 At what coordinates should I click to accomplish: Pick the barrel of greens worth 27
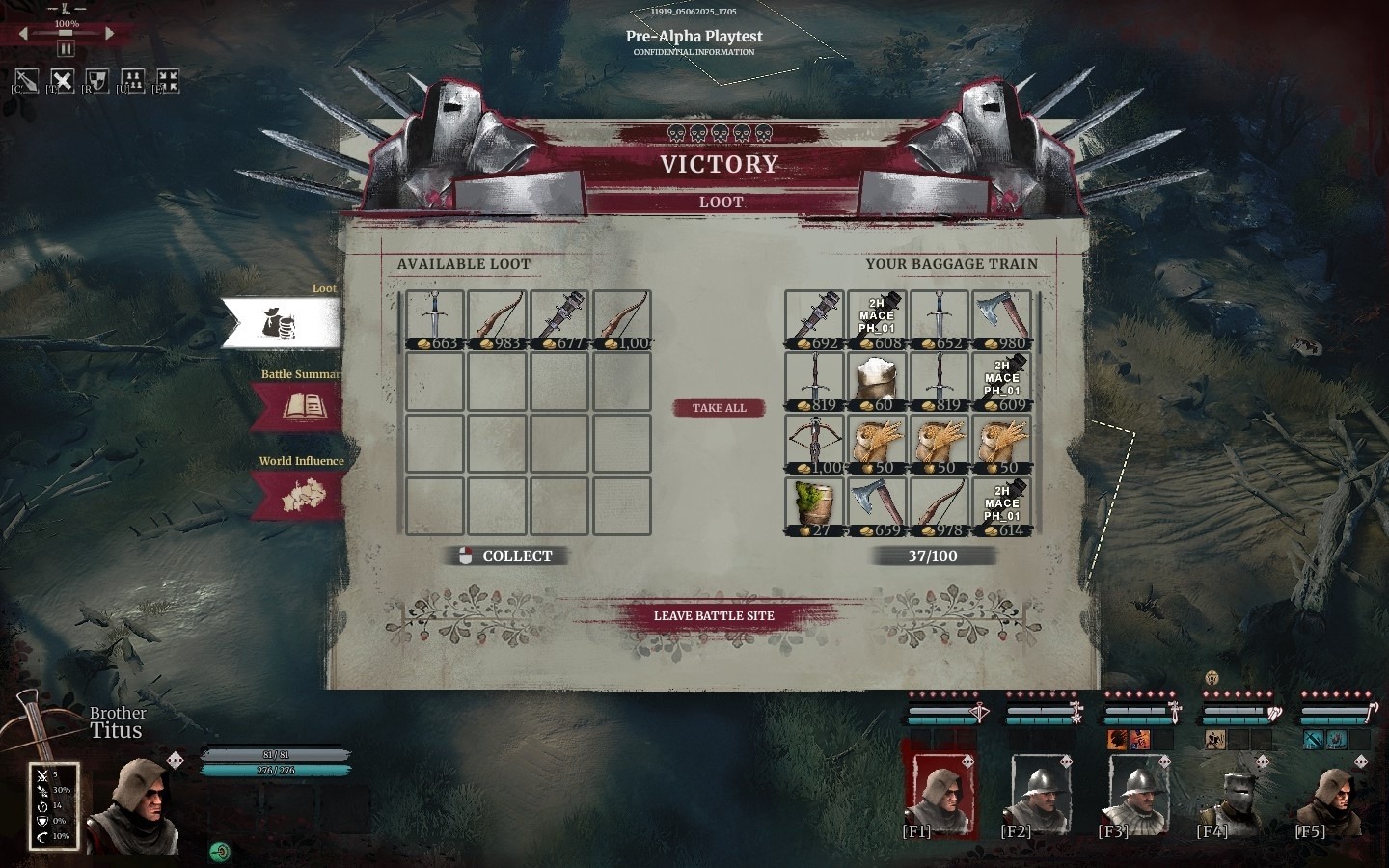813,508
